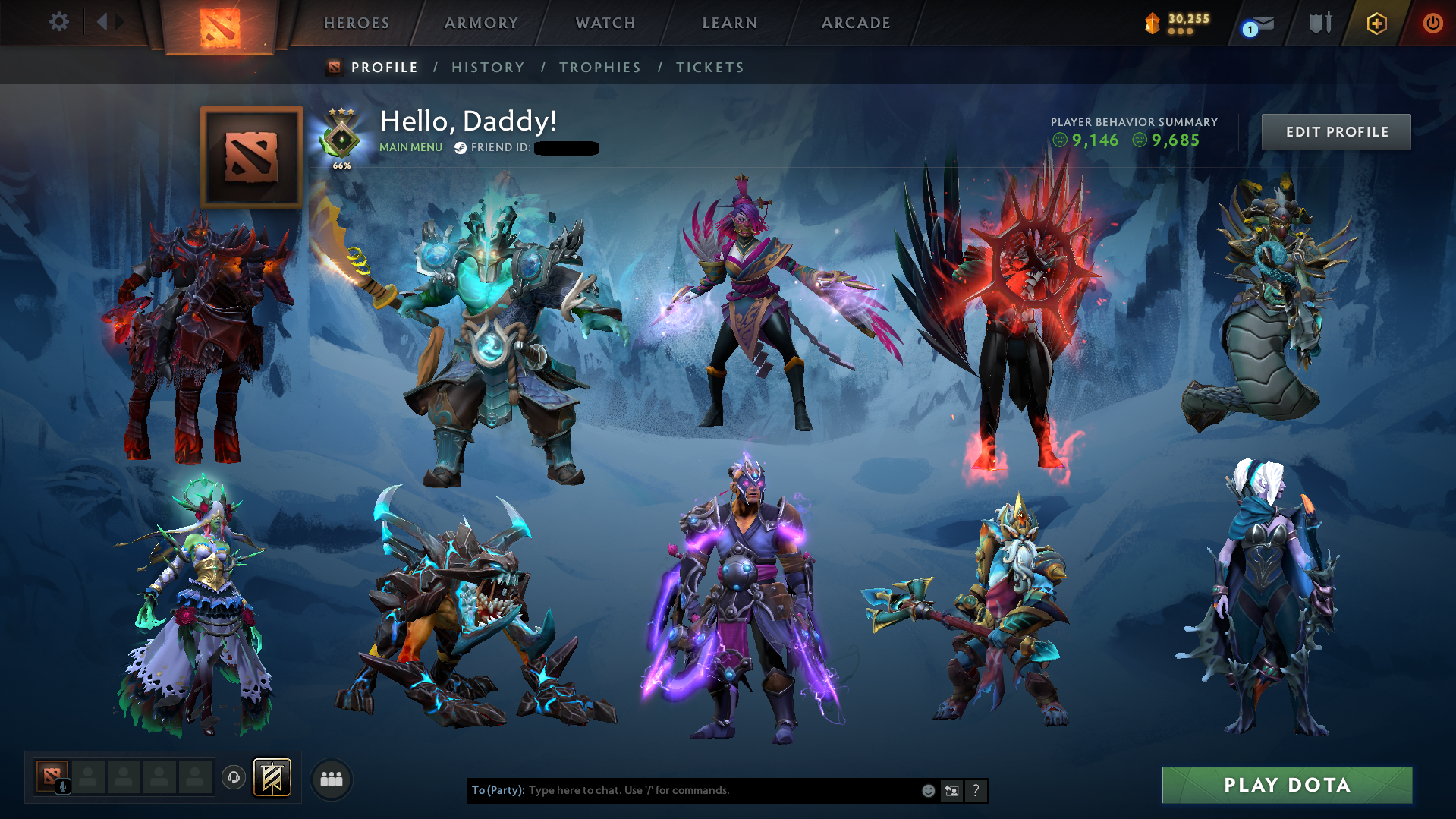Open the emoji picker in the chat bar
The image size is (1456, 819).
928,790
